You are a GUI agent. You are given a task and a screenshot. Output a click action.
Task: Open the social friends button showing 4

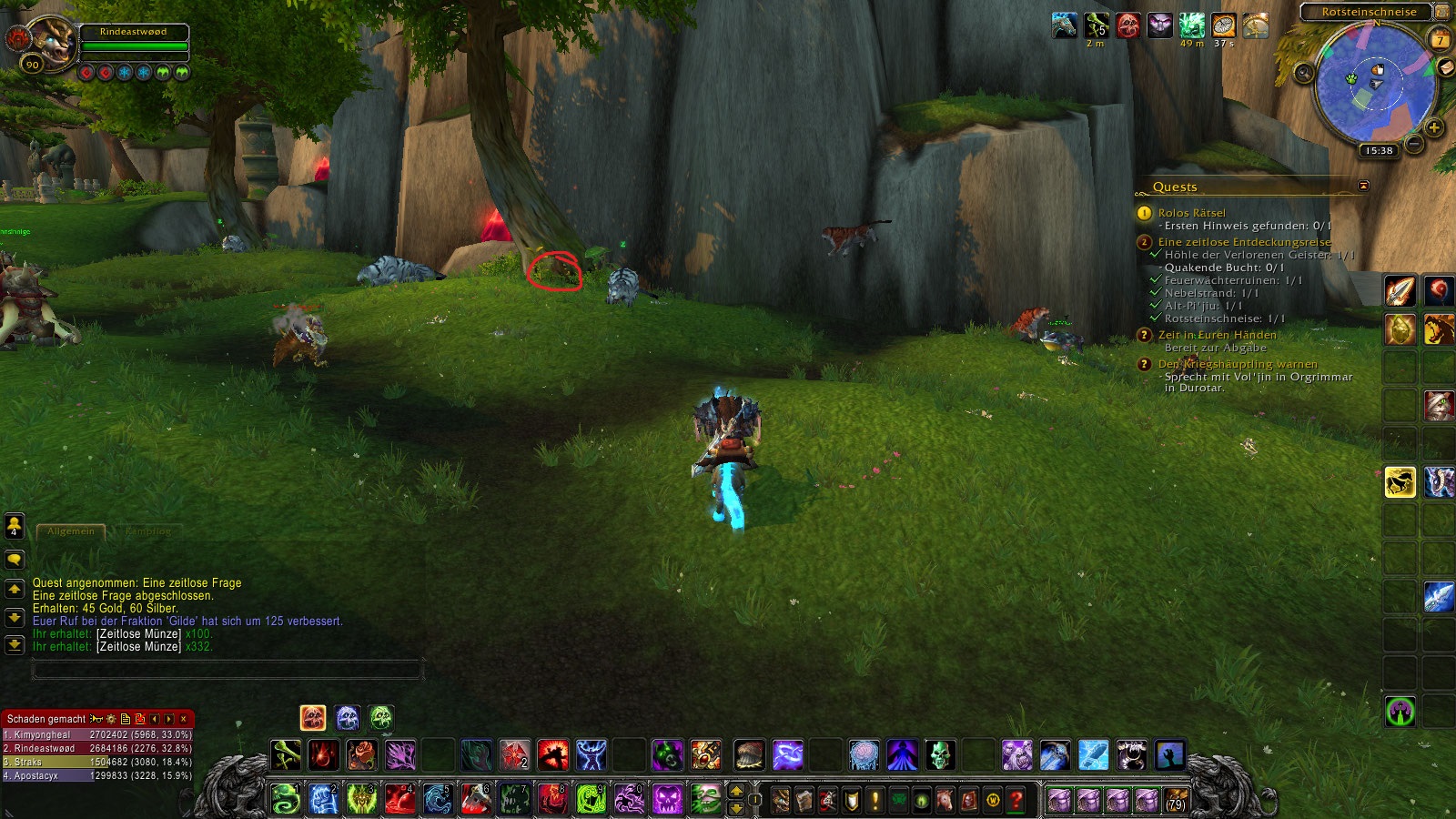15,525
